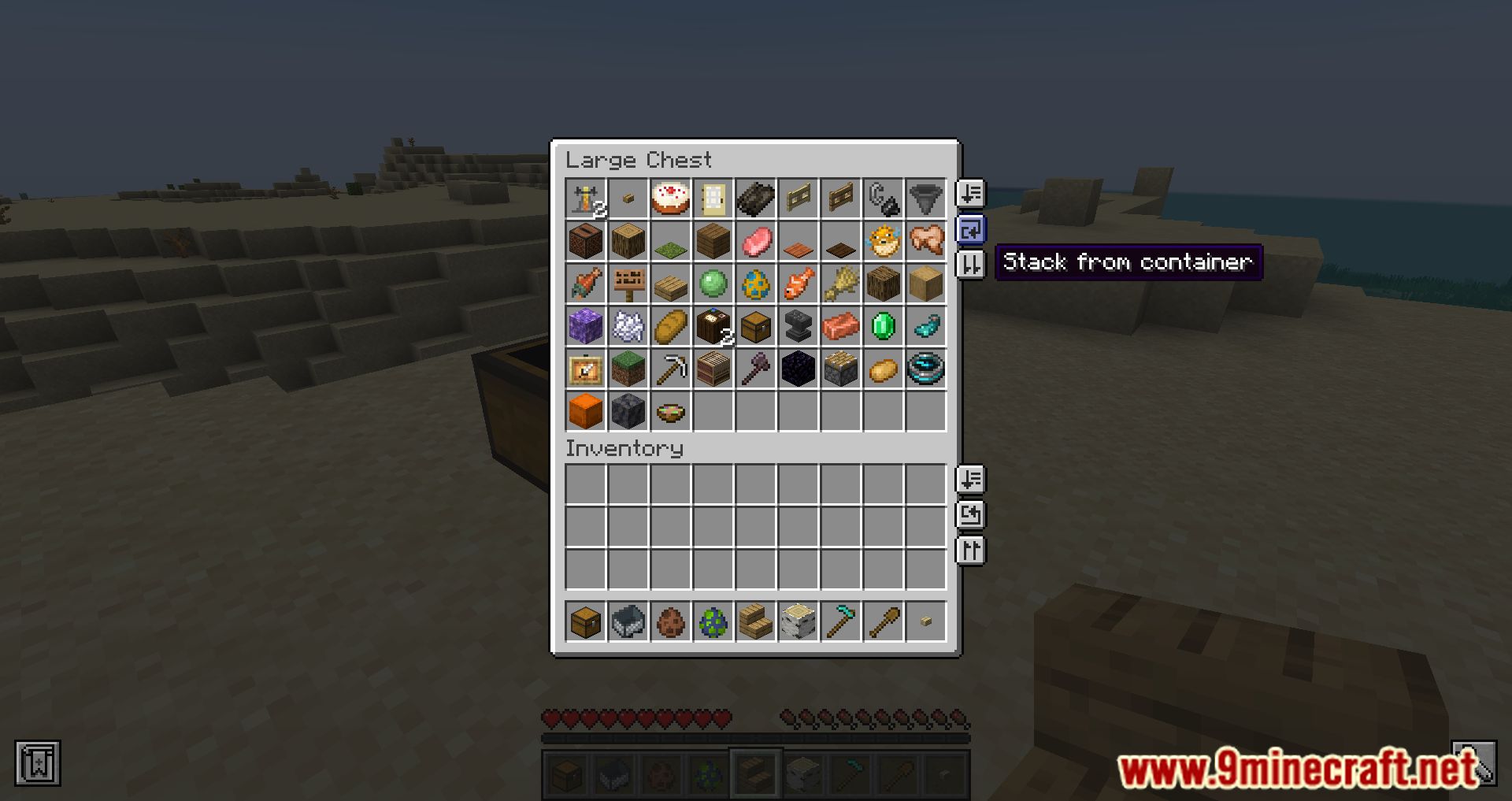Pick up the emerald from the chest

pyautogui.click(x=883, y=326)
